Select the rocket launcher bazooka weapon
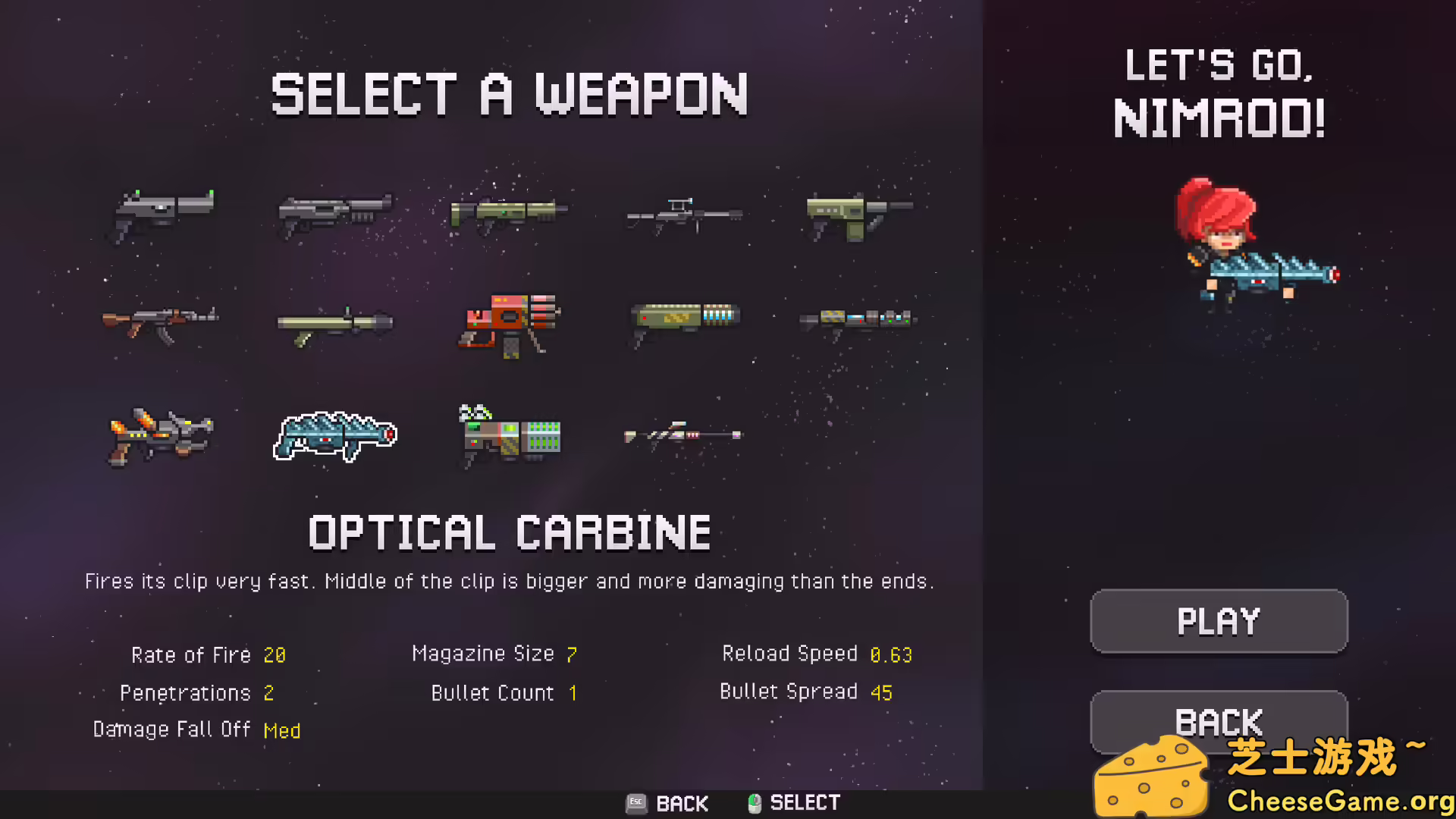The image size is (1456, 819). (x=336, y=322)
